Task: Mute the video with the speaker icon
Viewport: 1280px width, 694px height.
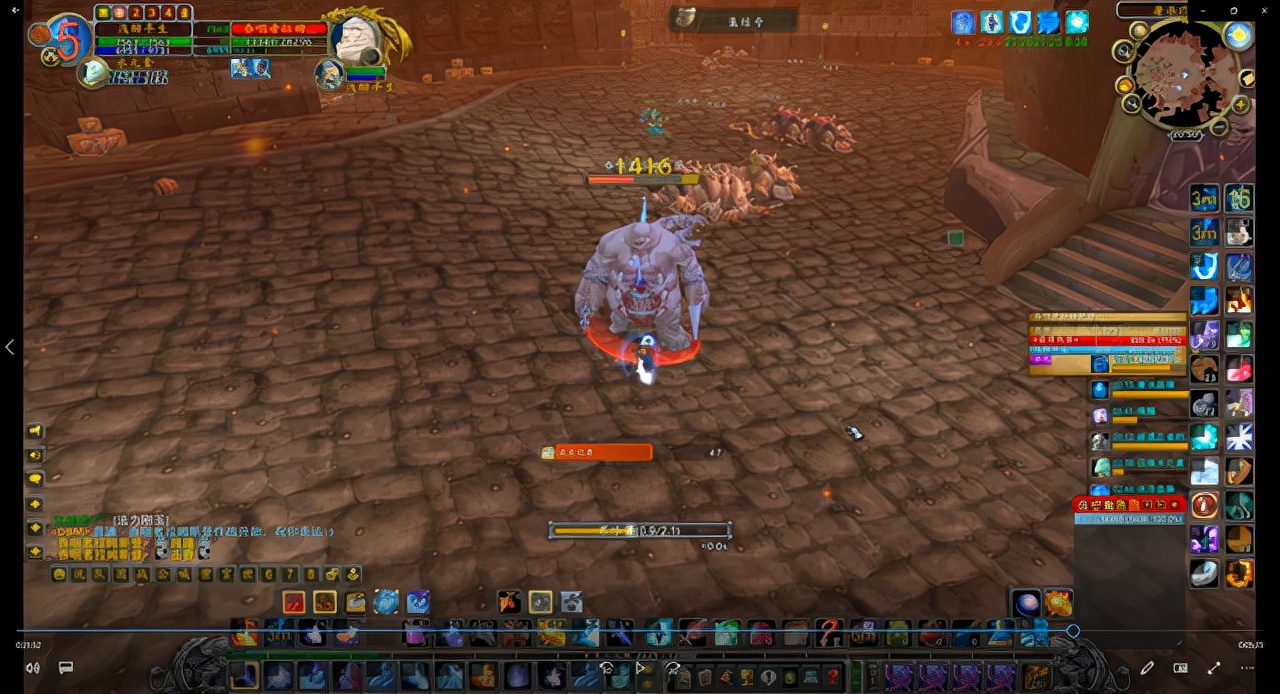Action: click(33, 668)
